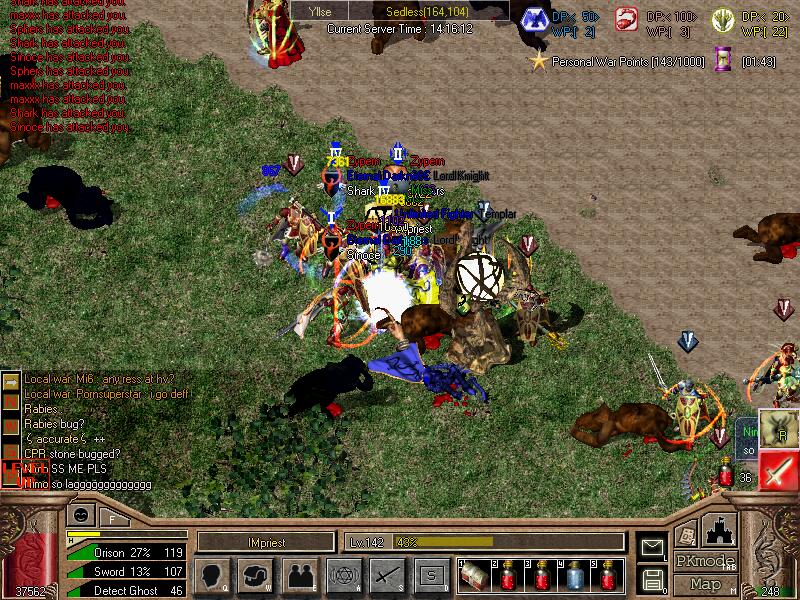The image size is (800, 600).
Task: Open the two-person party window
Action: tap(299, 574)
